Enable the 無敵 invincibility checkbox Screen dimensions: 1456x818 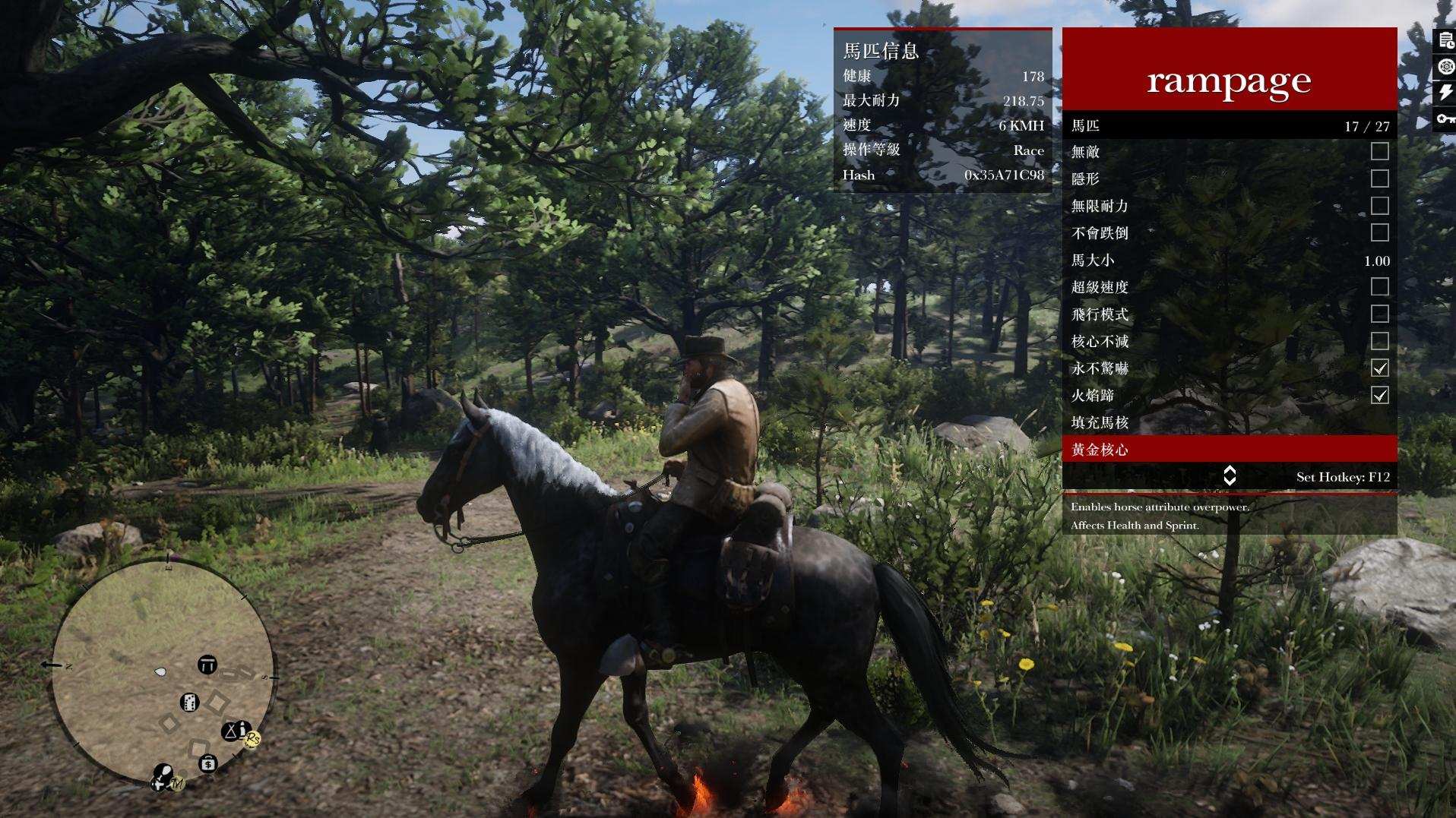(1381, 151)
